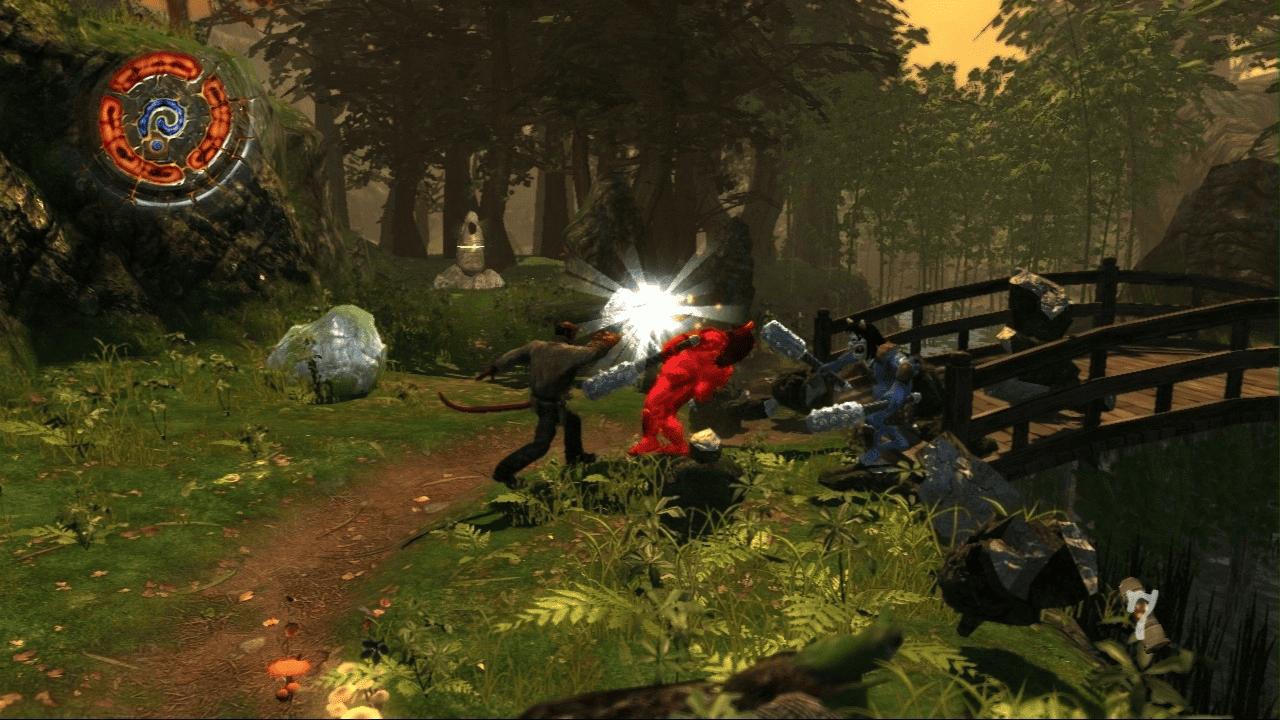Select the white number 7 counter
The height and width of the screenshot is (720, 1280).
click(1143, 610)
